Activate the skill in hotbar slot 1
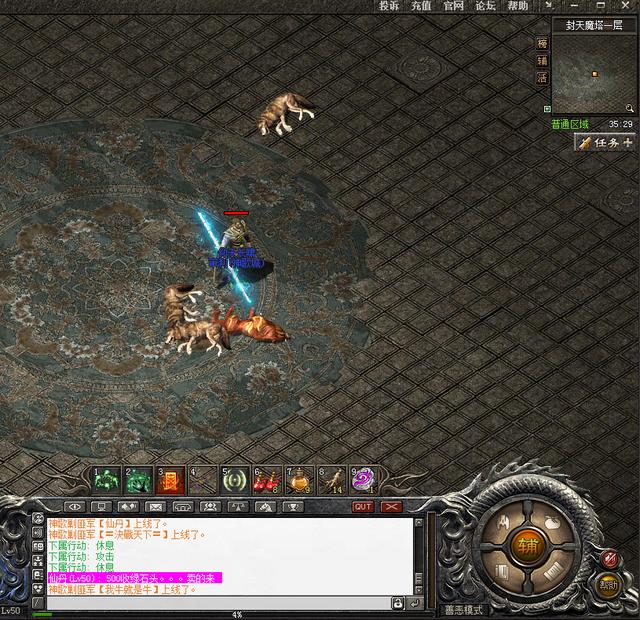Viewport: 640px width, 620px height. click(x=106, y=480)
